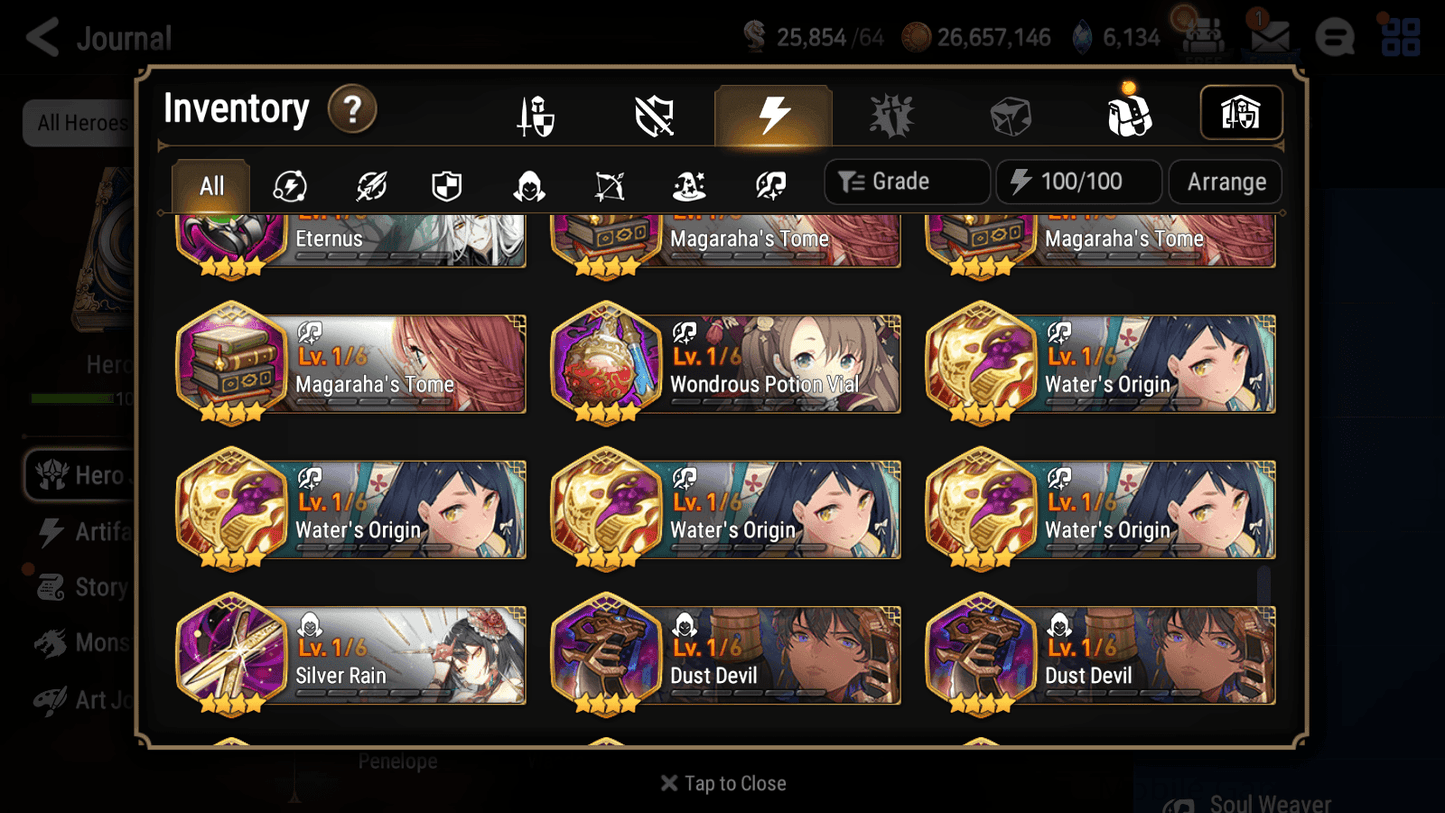Open the materials cube tab icon
This screenshot has height=813, width=1445.
1010,114
